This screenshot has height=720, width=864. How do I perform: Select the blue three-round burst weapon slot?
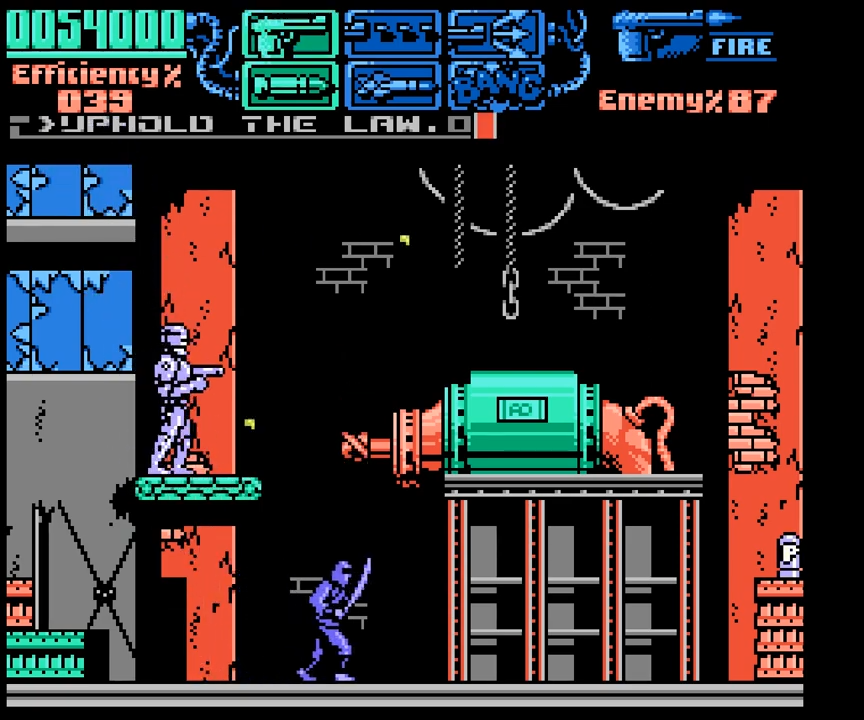point(392,36)
